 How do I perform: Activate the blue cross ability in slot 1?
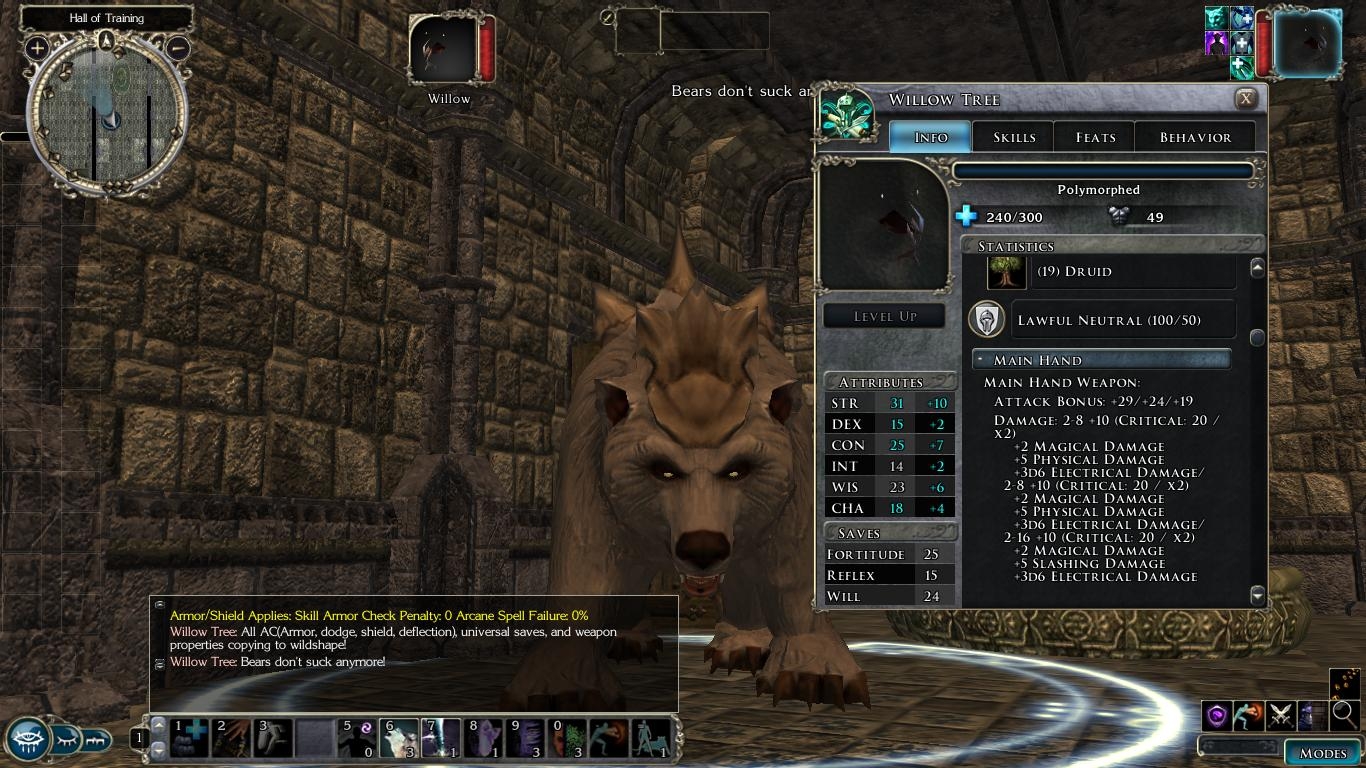click(189, 738)
